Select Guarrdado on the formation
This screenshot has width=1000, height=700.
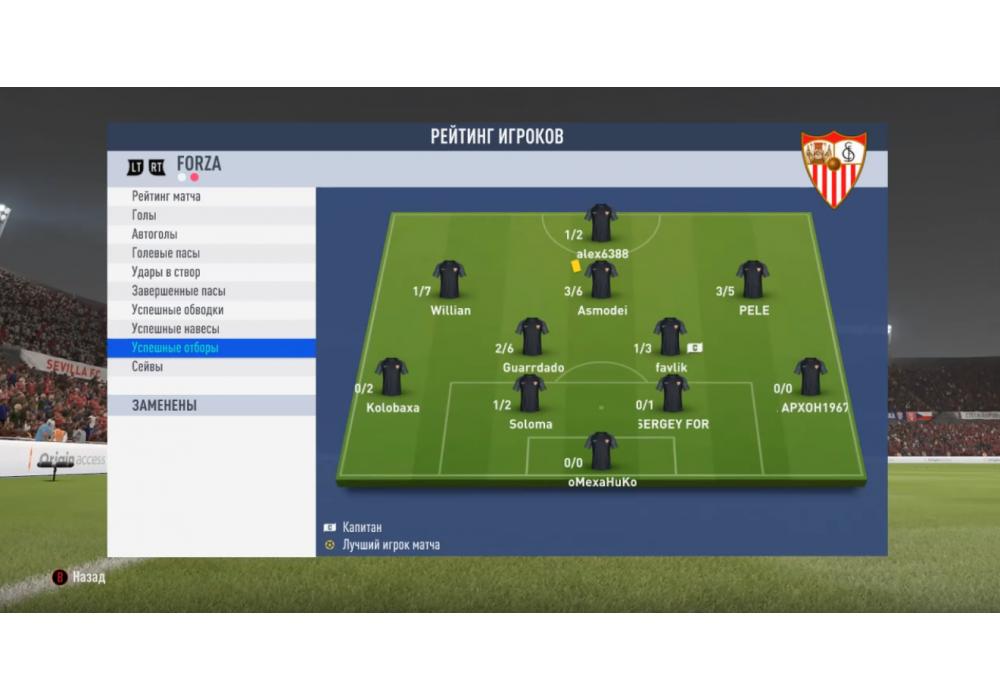(x=532, y=337)
